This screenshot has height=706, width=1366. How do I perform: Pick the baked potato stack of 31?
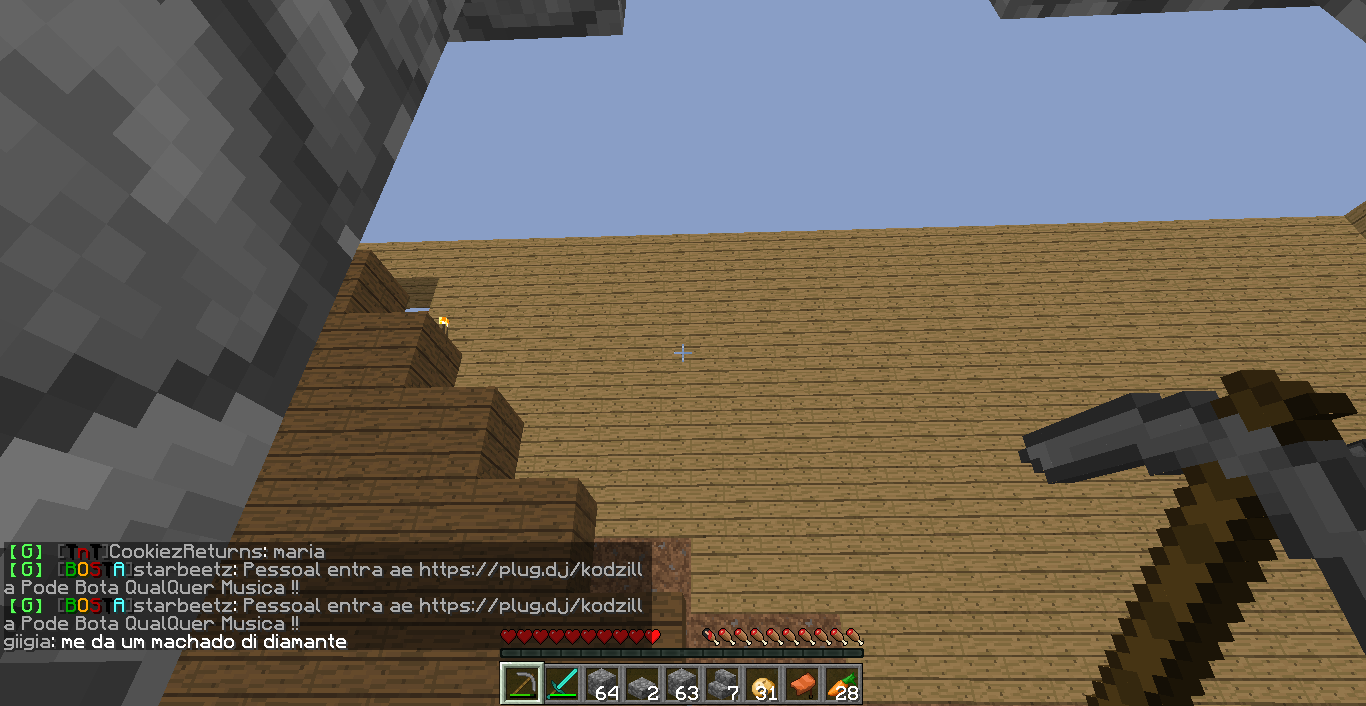tap(762, 684)
